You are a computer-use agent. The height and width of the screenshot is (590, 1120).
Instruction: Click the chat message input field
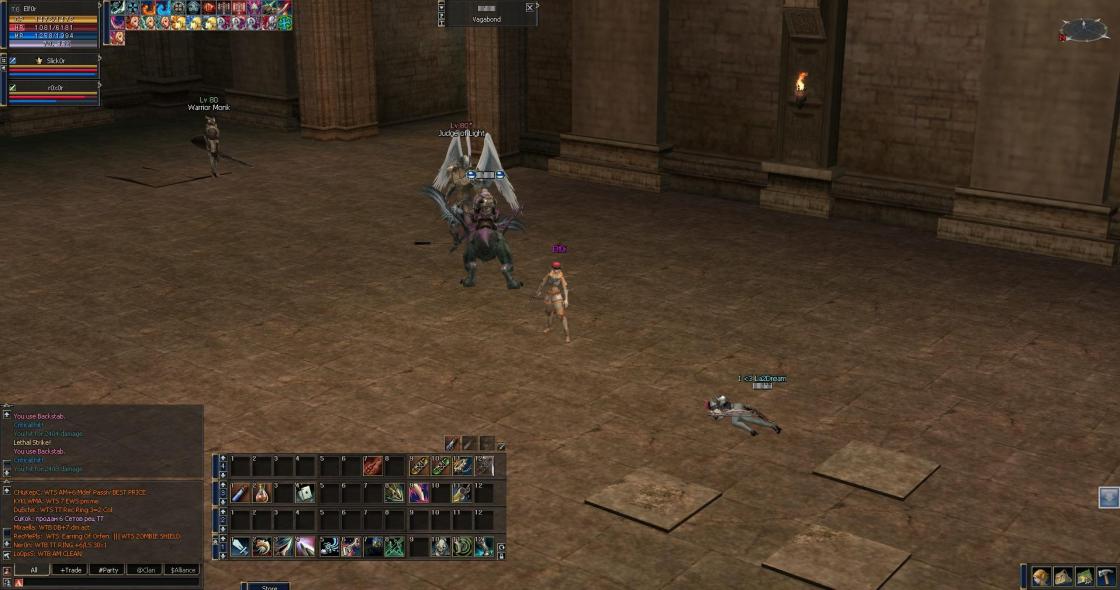pos(110,582)
